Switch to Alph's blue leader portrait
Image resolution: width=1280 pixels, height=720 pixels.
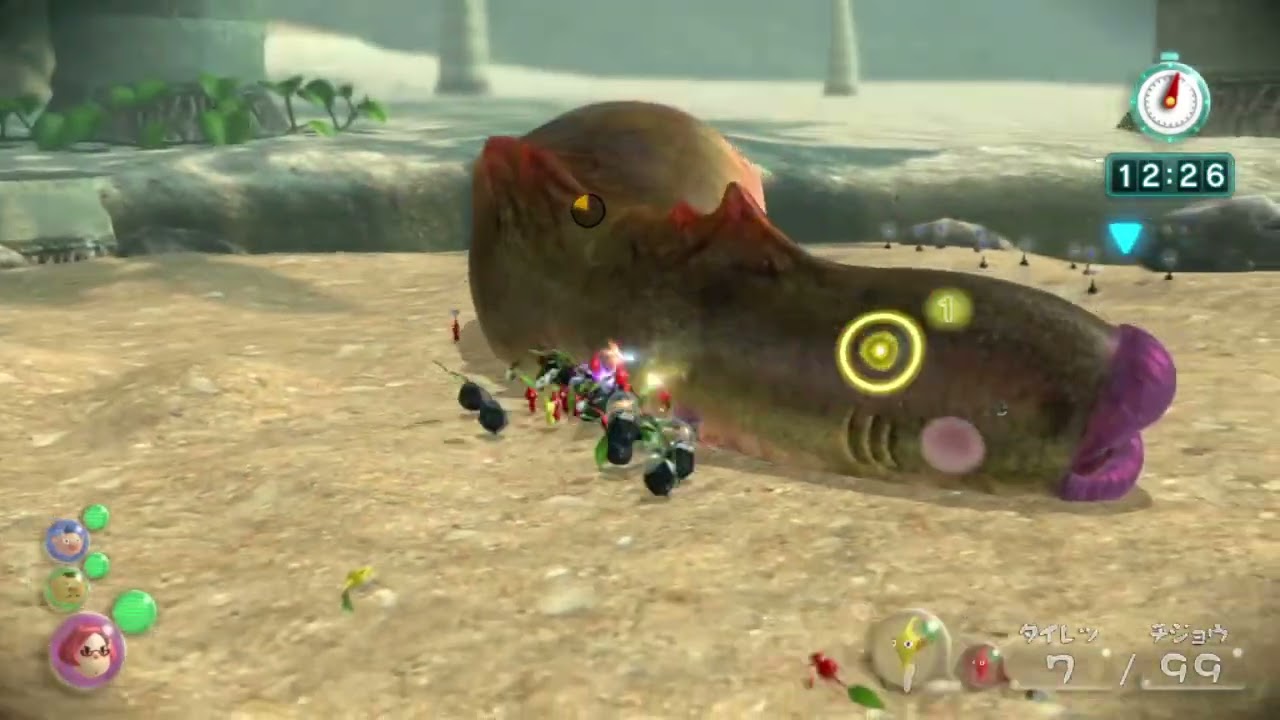(x=67, y=541)
